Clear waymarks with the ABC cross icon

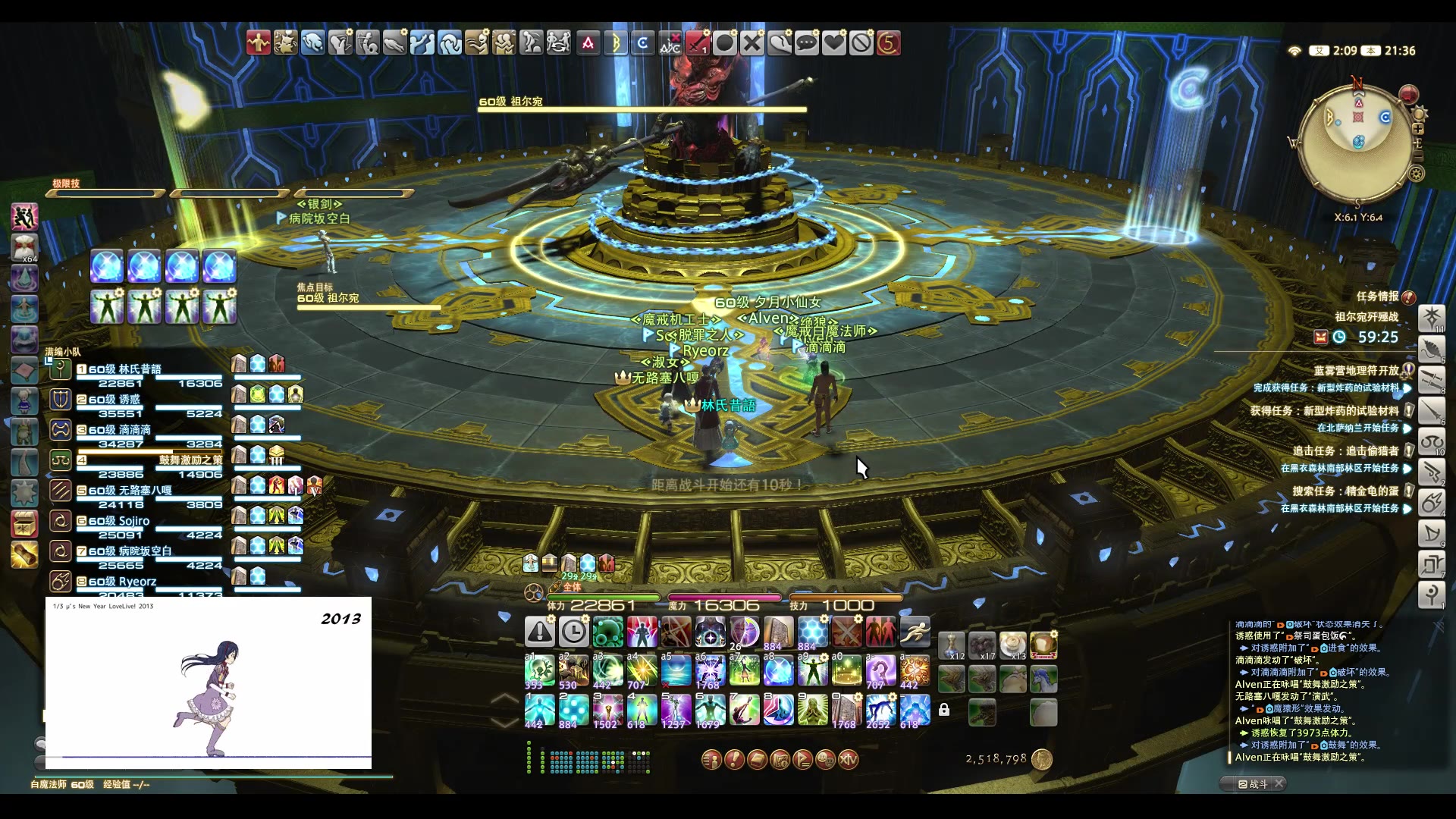point(670,43)
